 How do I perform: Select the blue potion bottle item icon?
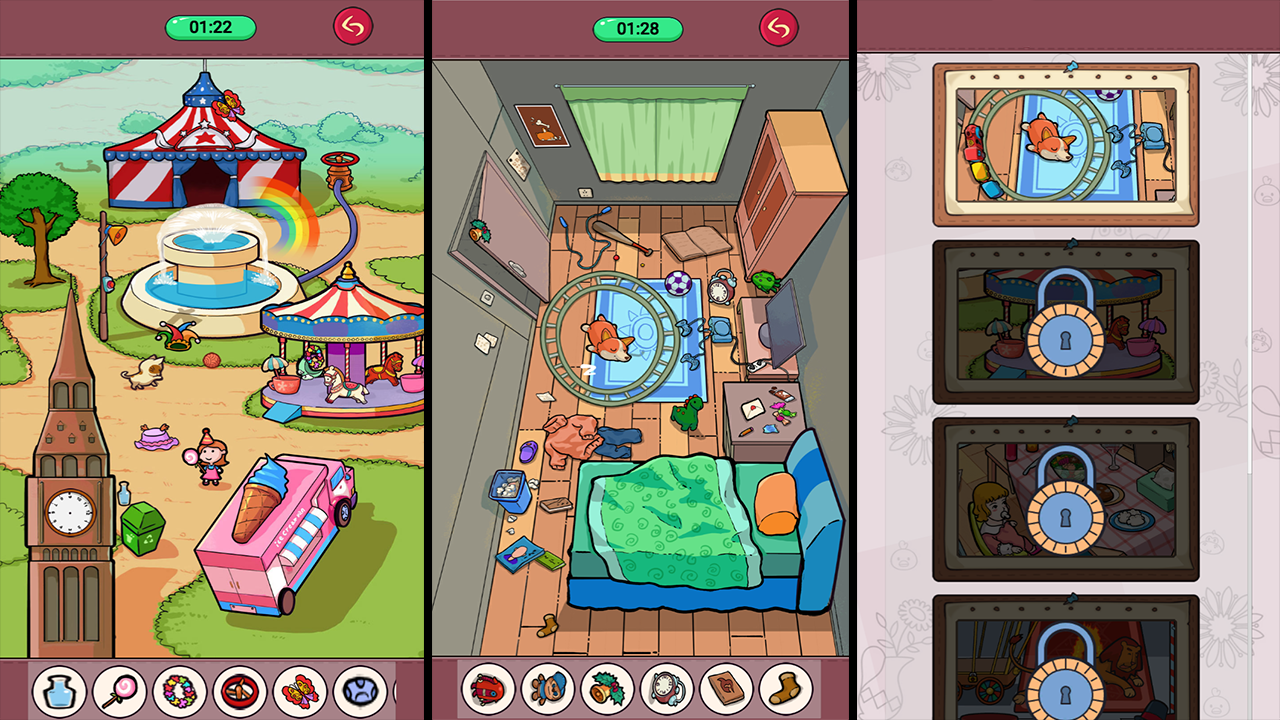click(60, 692)
